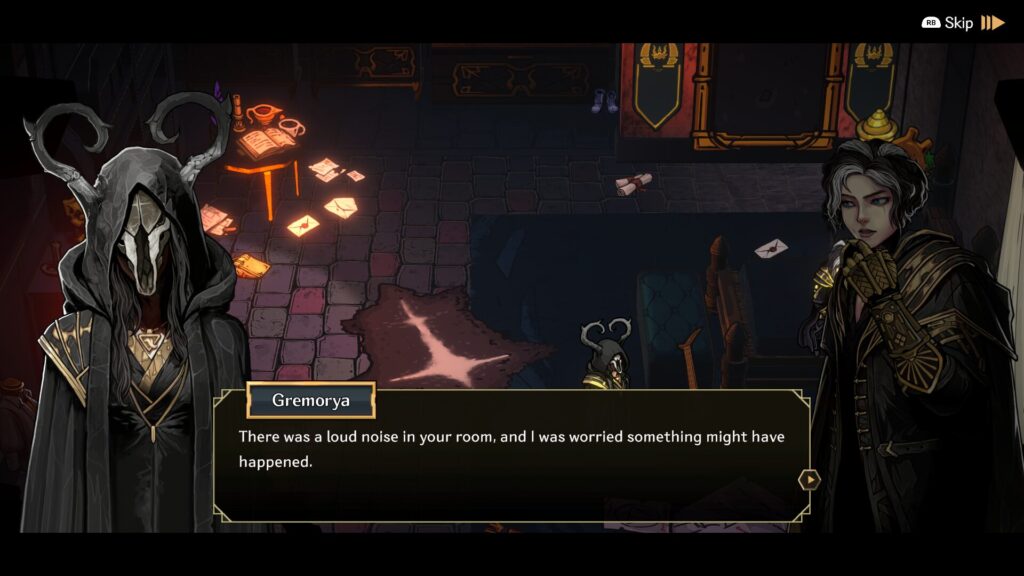Advance dialogue with the arrow button
The height and width of the screenshot is (576, 1024).
(x=808, y=480)
